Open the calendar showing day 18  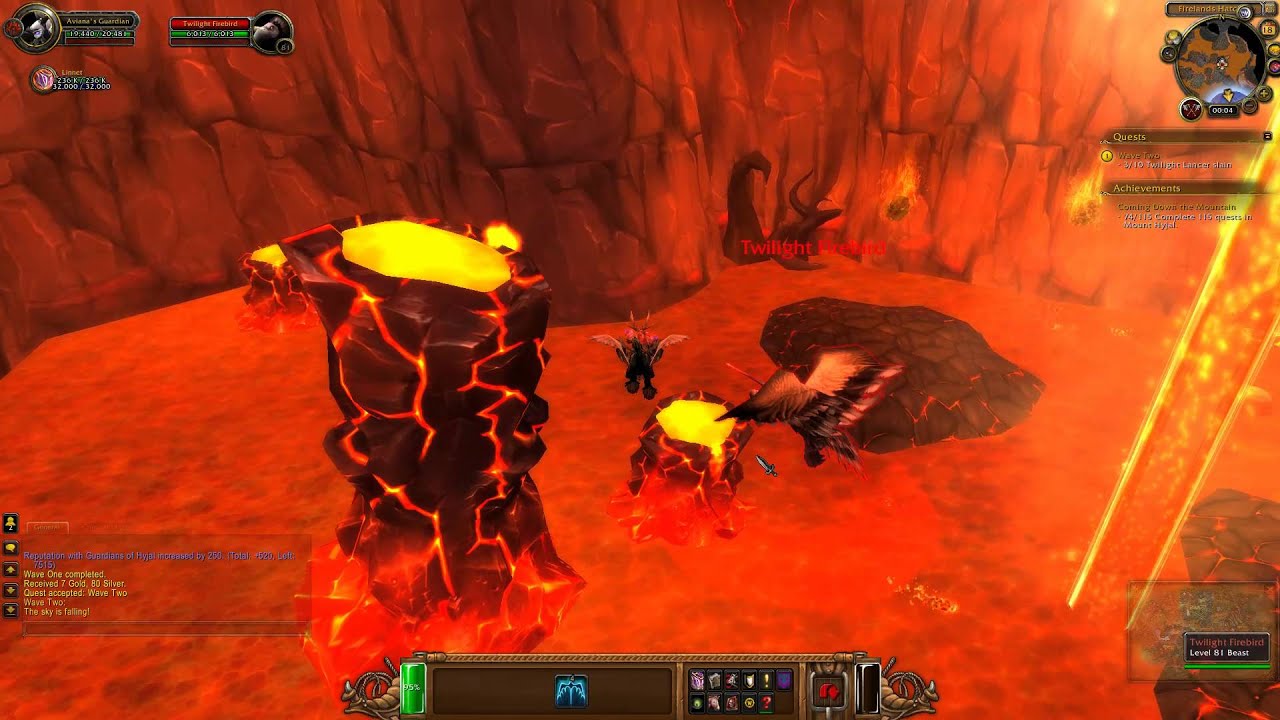(x=1268, y=30)
